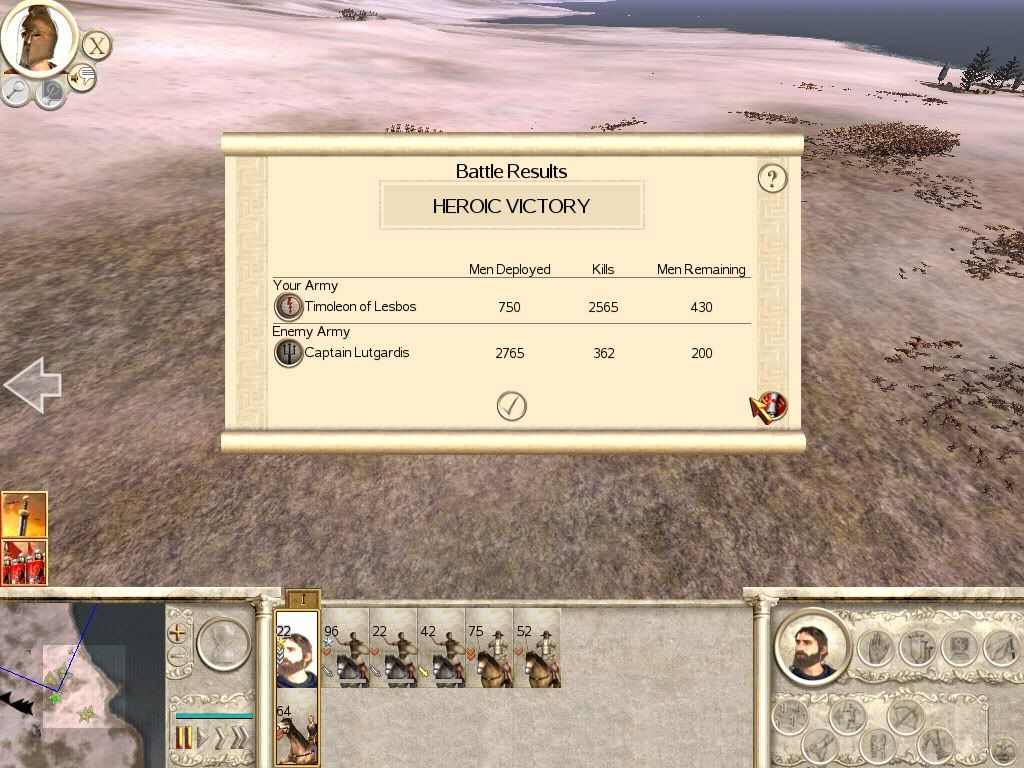The image size is (1024, 768).
Task: Click the battlefield minimap
Action: point(80,685)
